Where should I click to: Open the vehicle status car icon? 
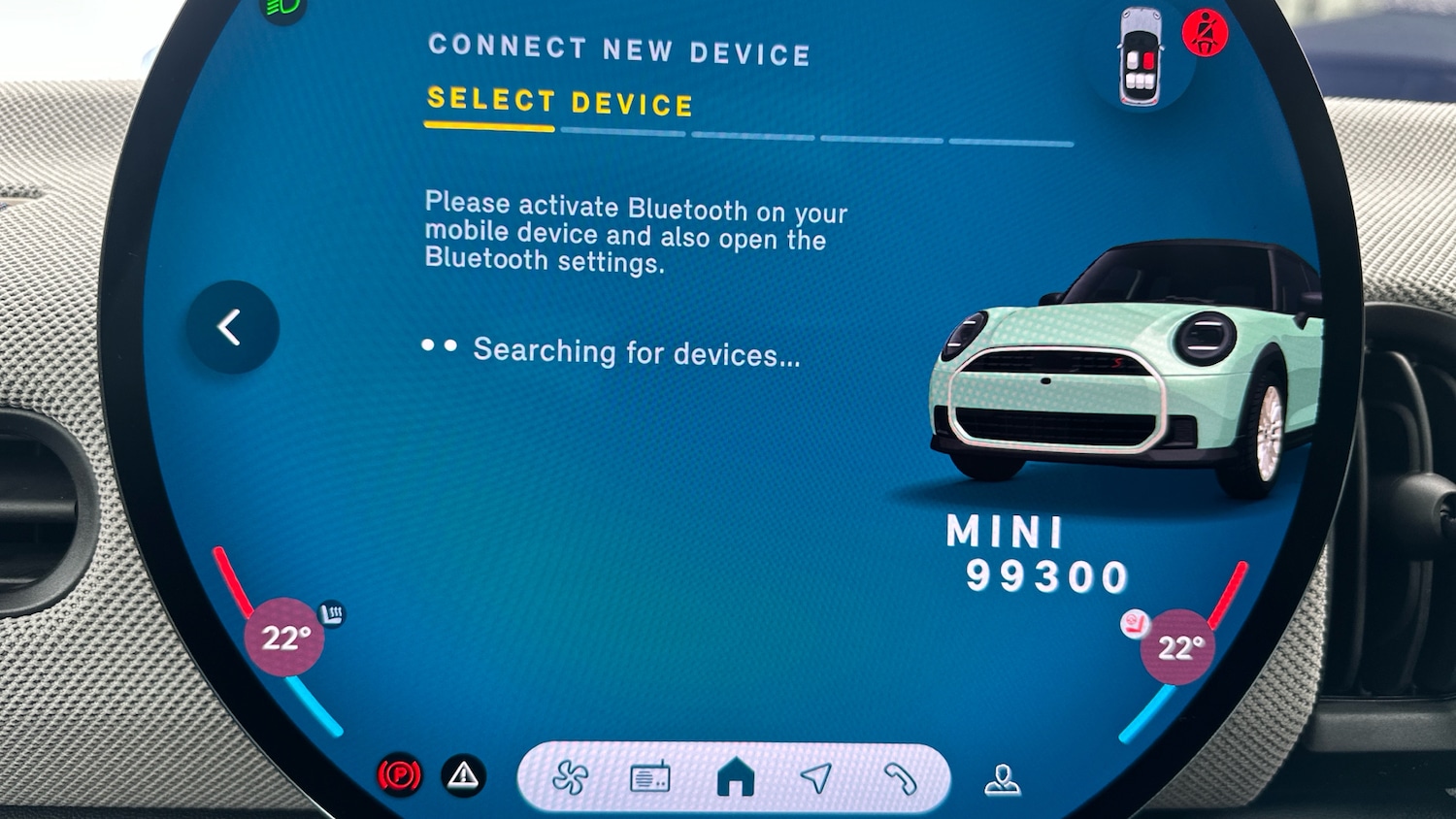click(1141, 57)
